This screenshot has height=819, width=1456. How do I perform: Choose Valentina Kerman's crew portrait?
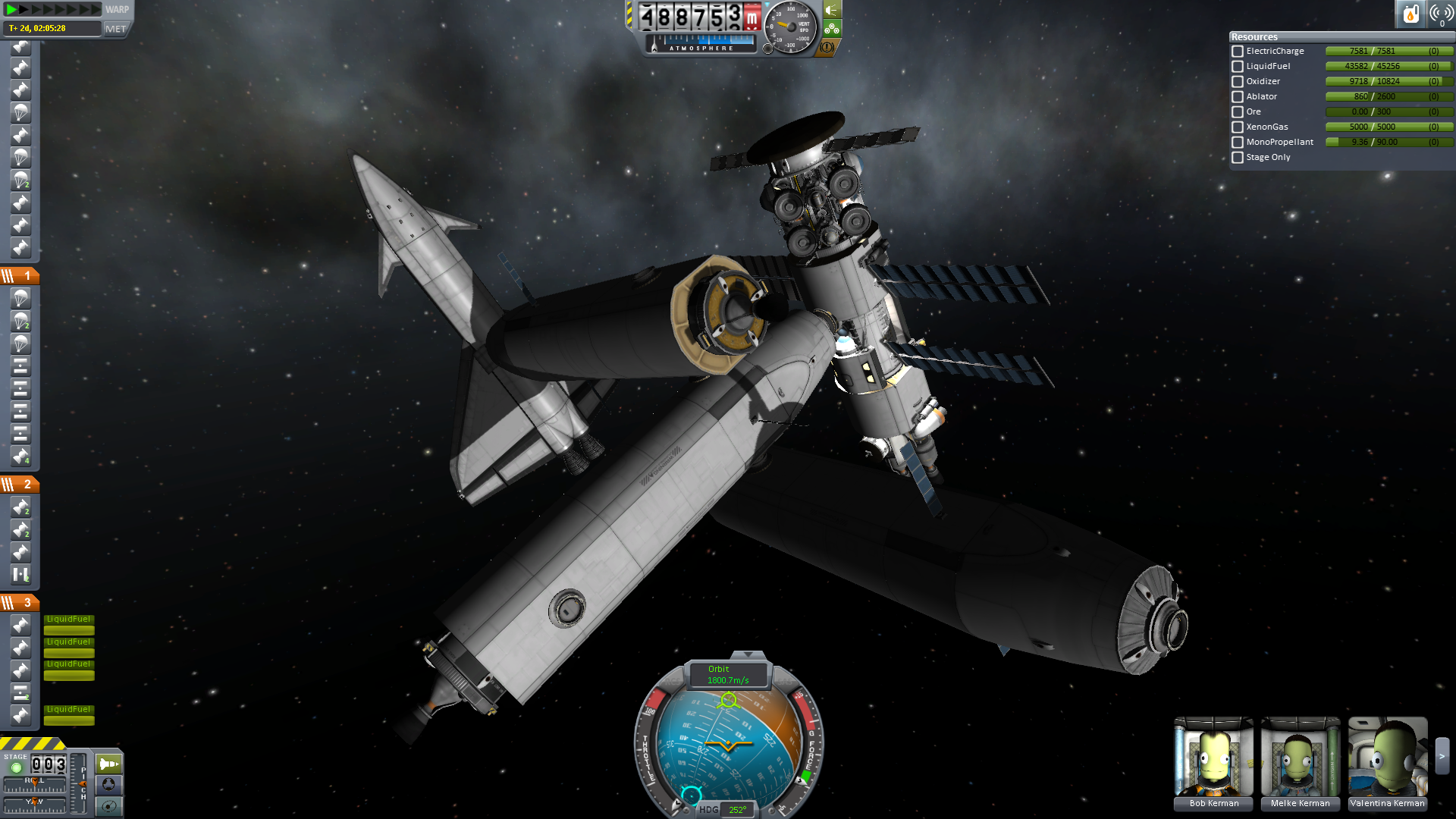click(x=1388, y=758)
